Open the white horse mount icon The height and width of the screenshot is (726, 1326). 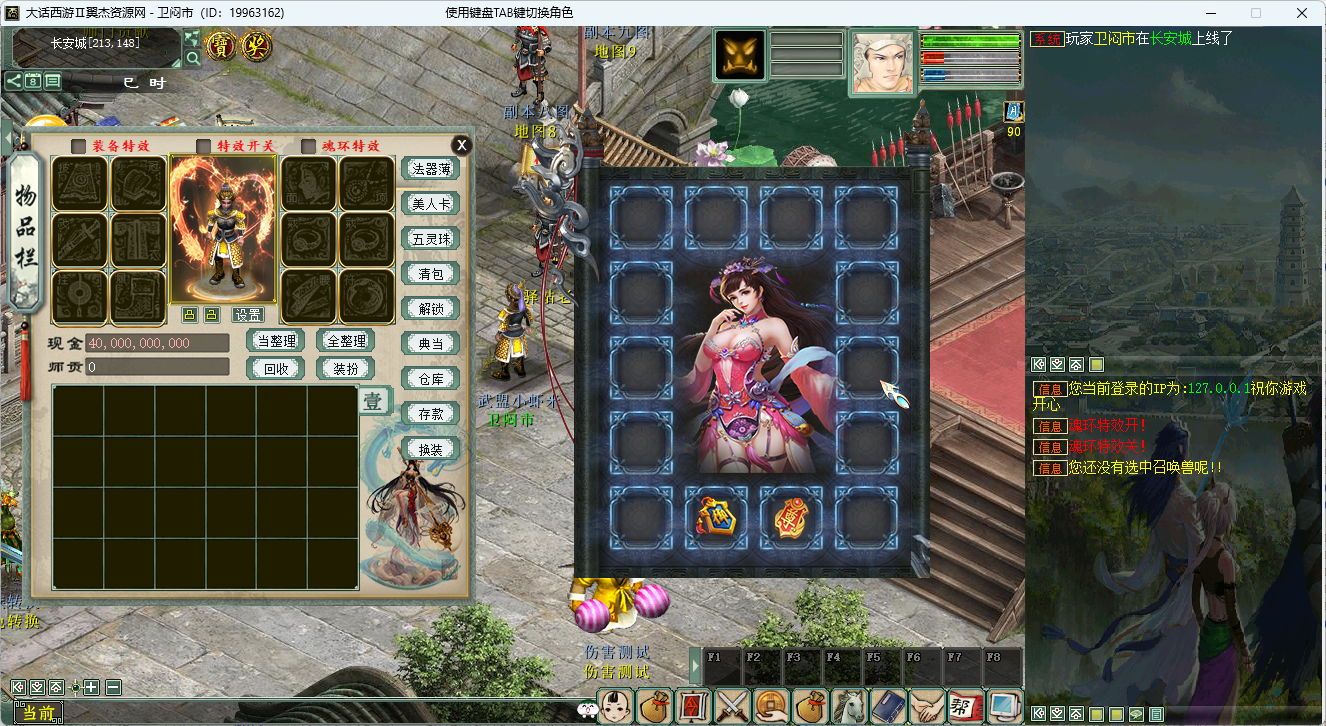tap(849, 706)
